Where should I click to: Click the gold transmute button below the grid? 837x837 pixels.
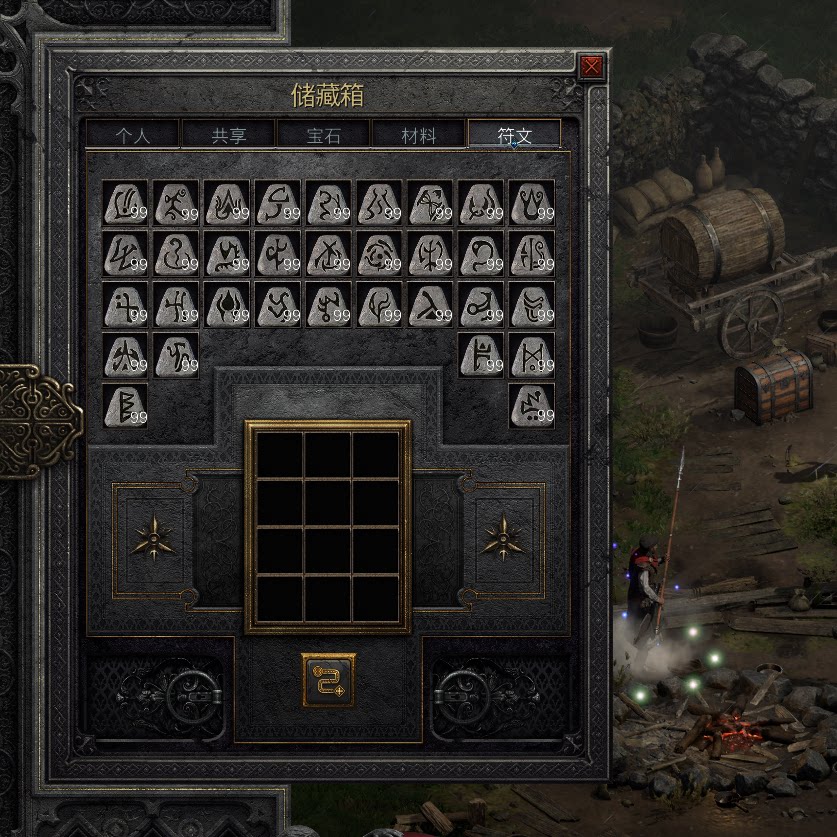coord(328,680)
